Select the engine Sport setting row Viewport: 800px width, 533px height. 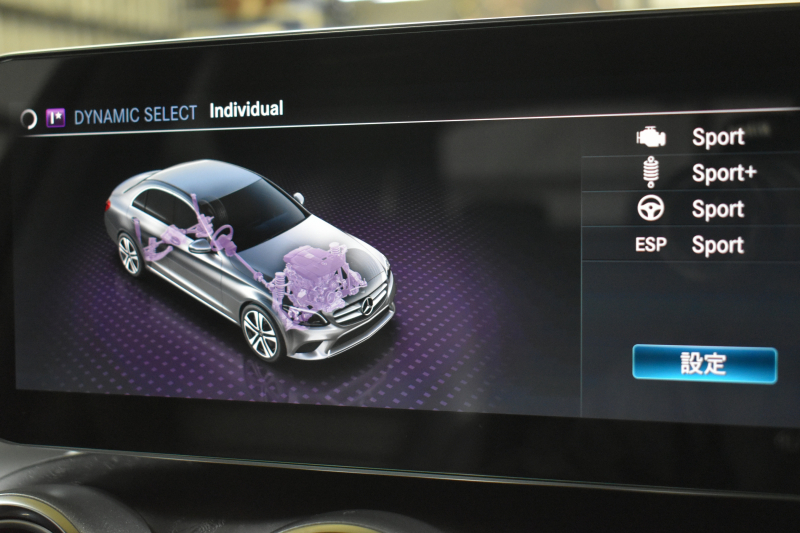point(700,138)
